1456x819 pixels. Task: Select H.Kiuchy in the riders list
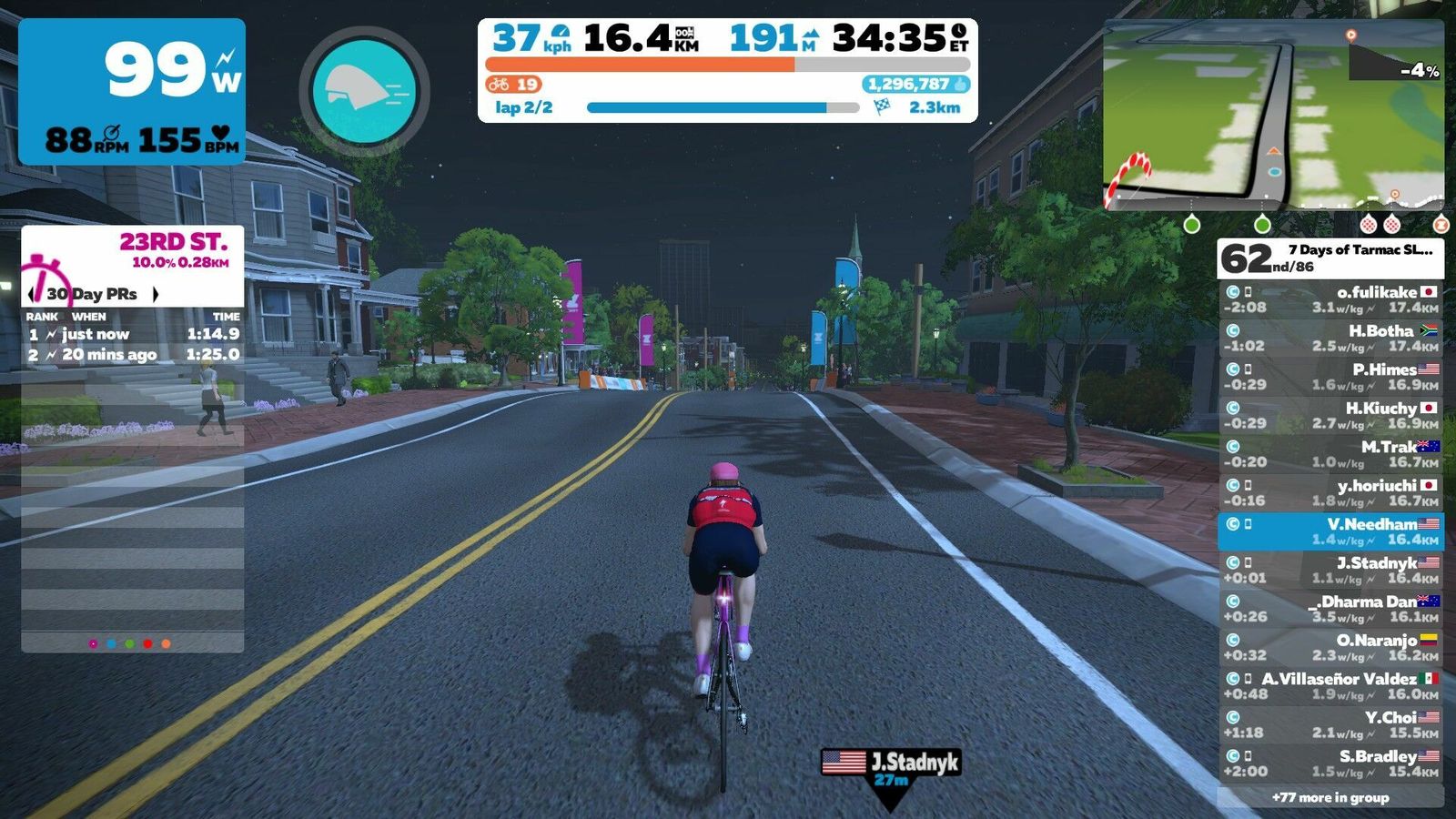1330,416
